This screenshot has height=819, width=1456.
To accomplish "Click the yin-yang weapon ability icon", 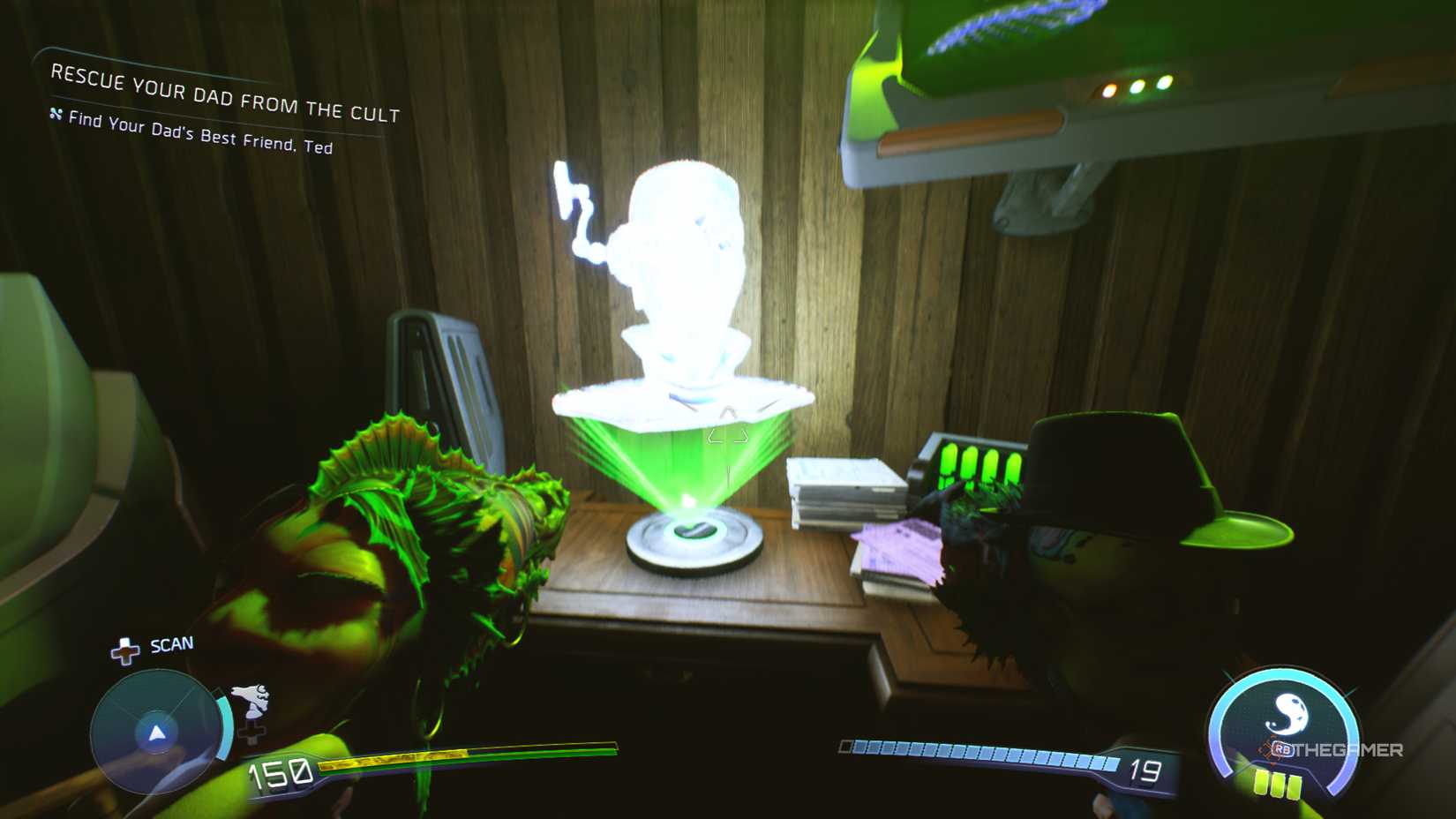I will [1287, 711].
